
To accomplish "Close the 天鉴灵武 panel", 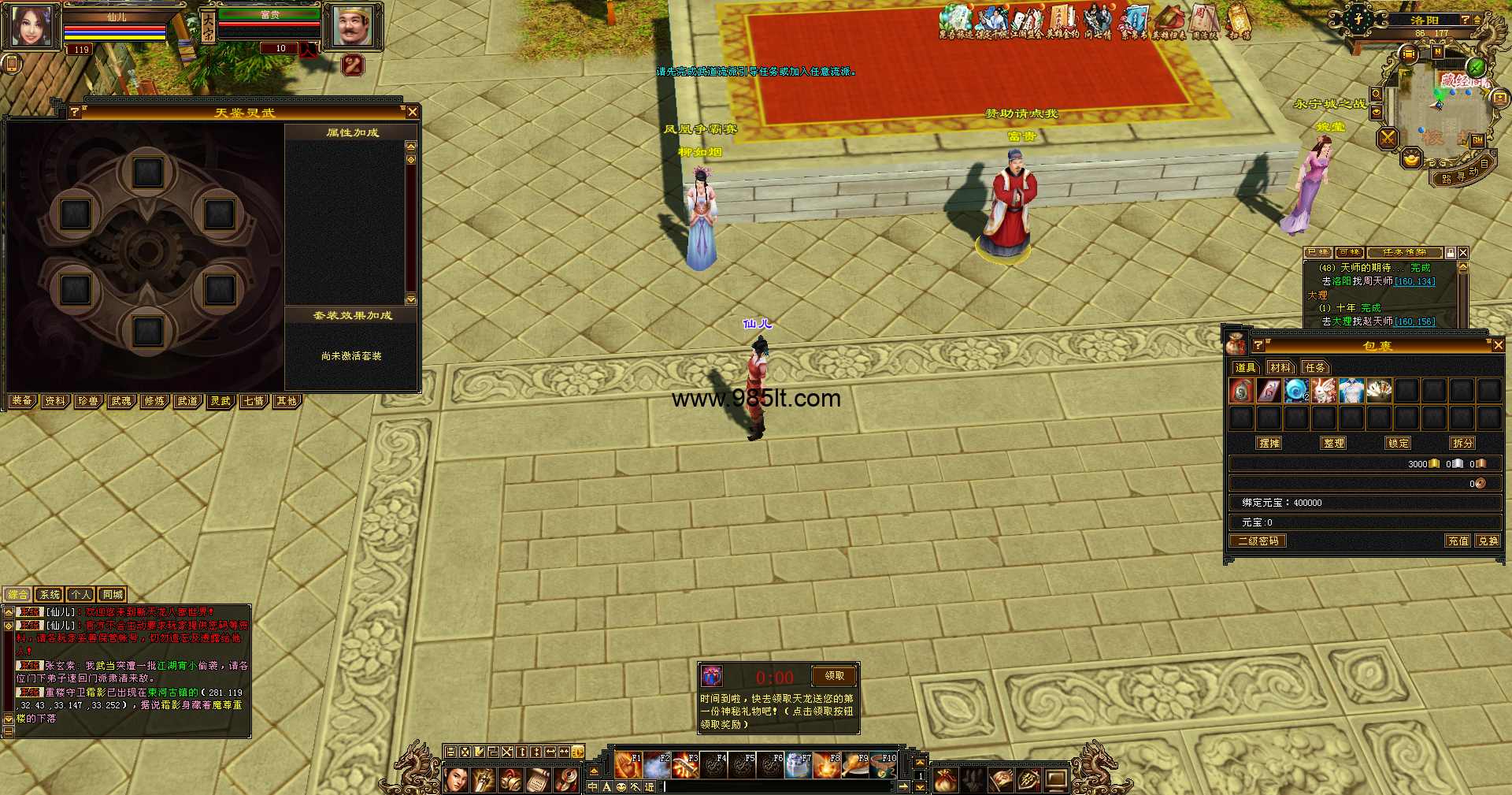I will [412, 113].
